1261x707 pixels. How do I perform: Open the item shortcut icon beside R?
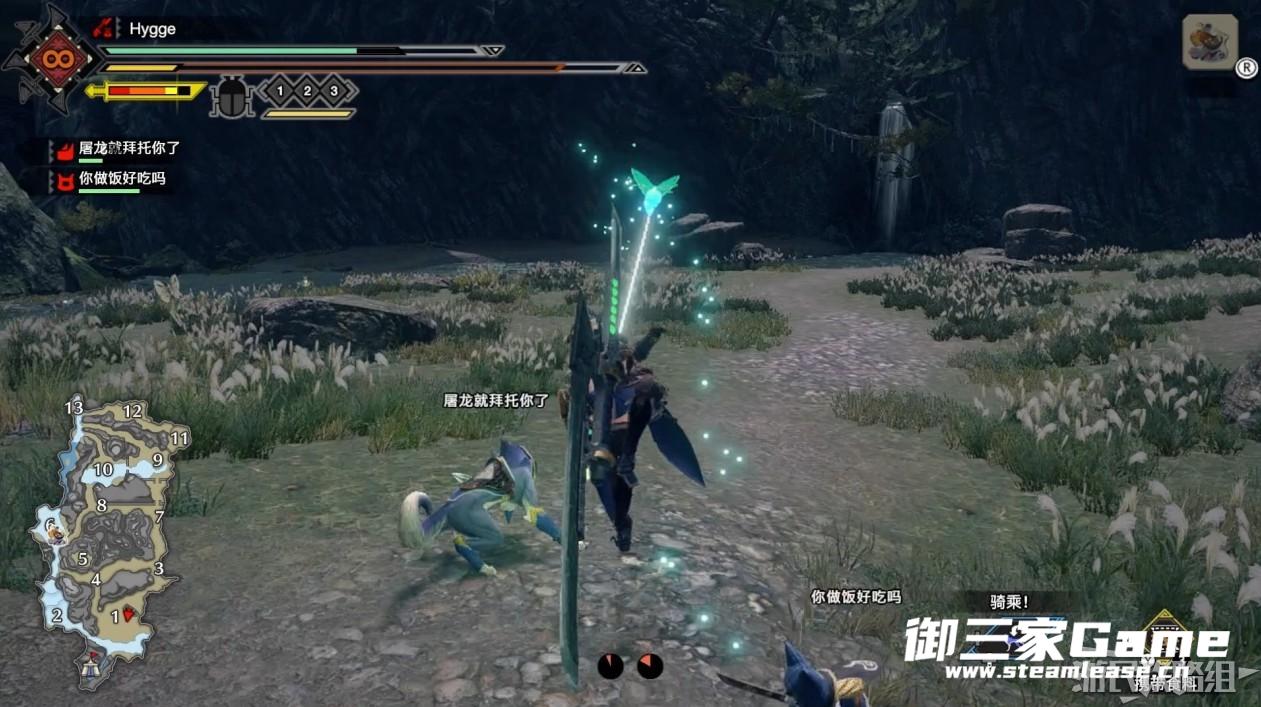point(1210,42)
